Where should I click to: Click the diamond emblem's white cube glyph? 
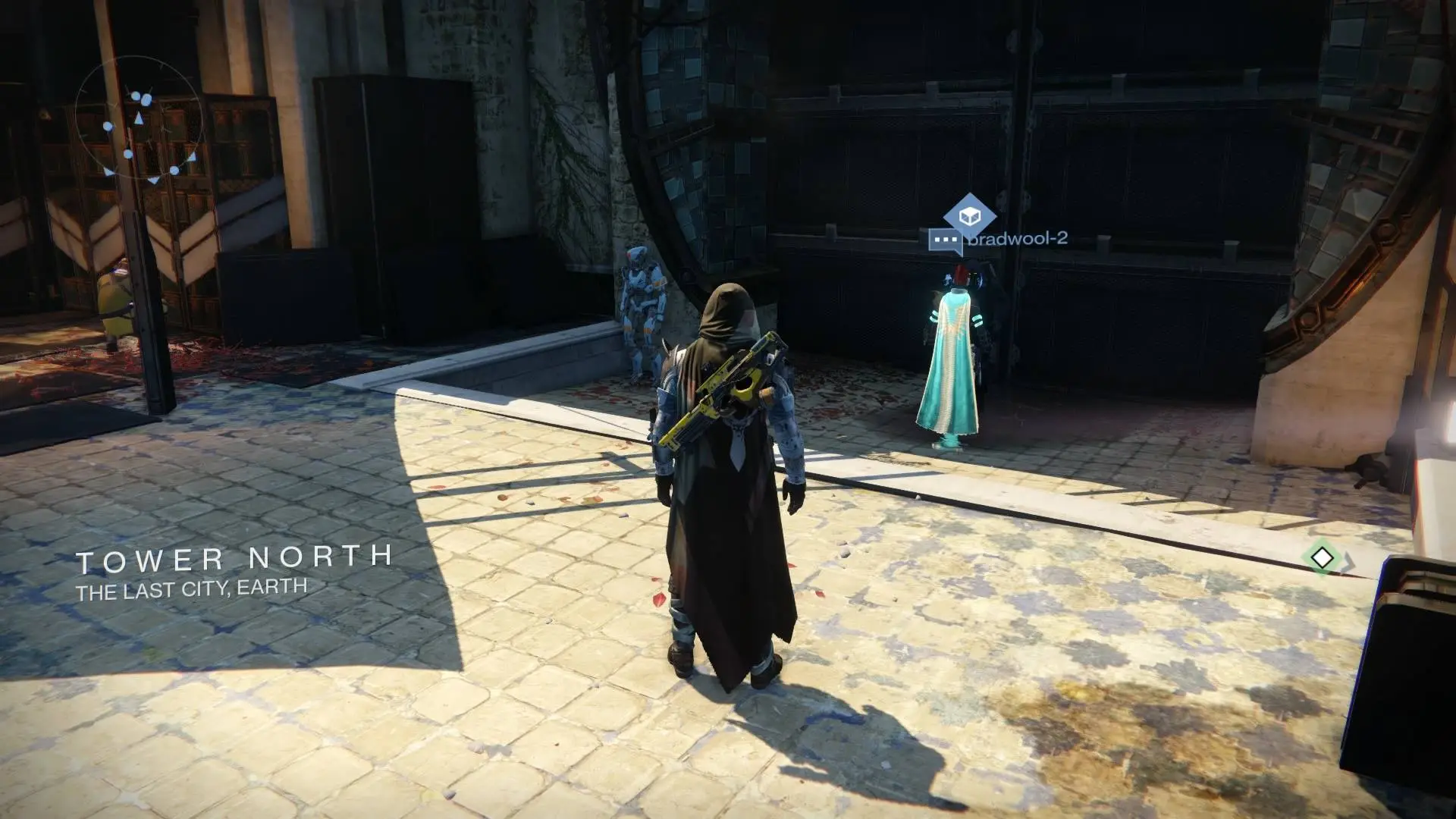coord(969,215)
